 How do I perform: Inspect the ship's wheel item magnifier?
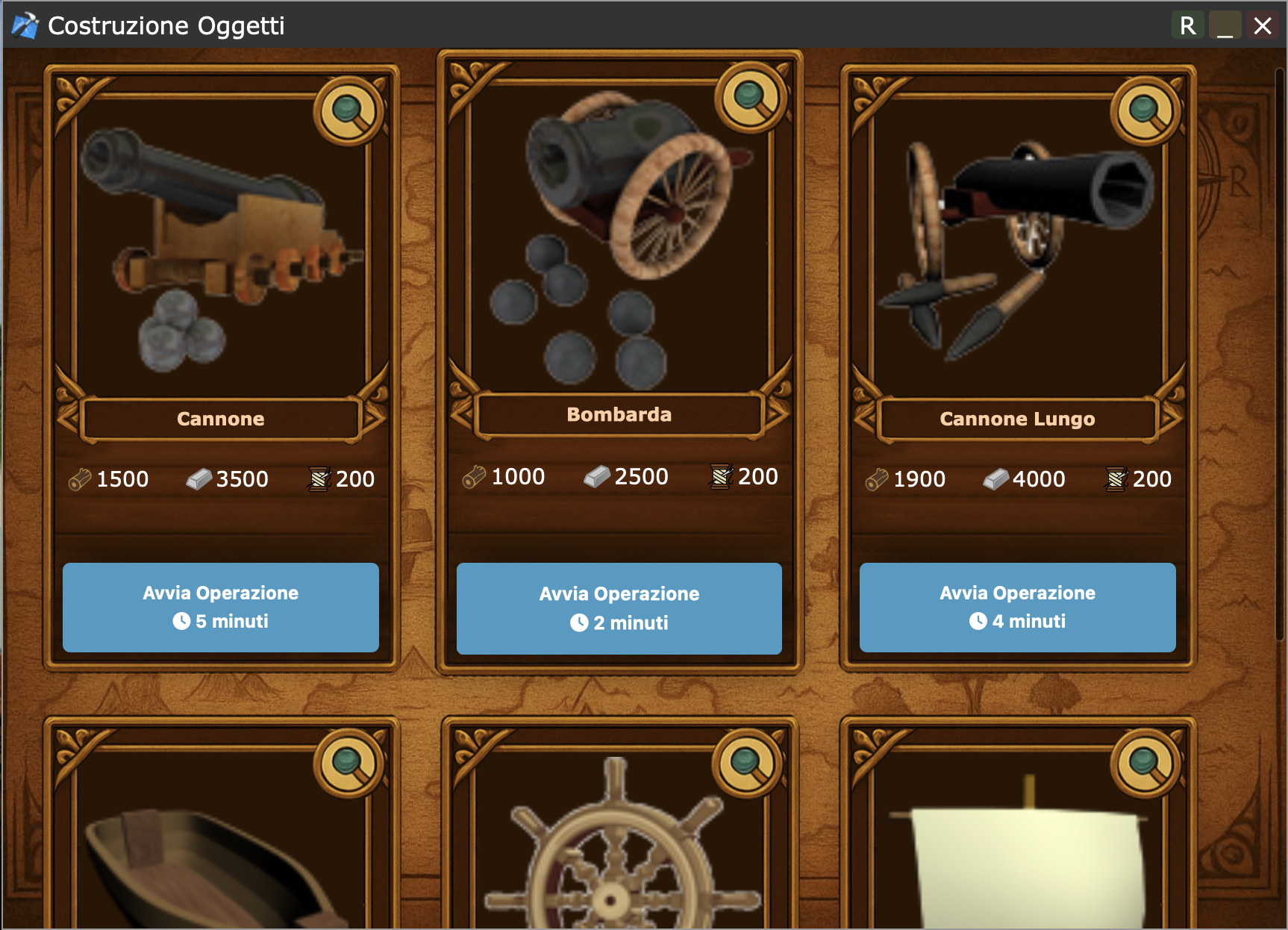coord(747,762)
